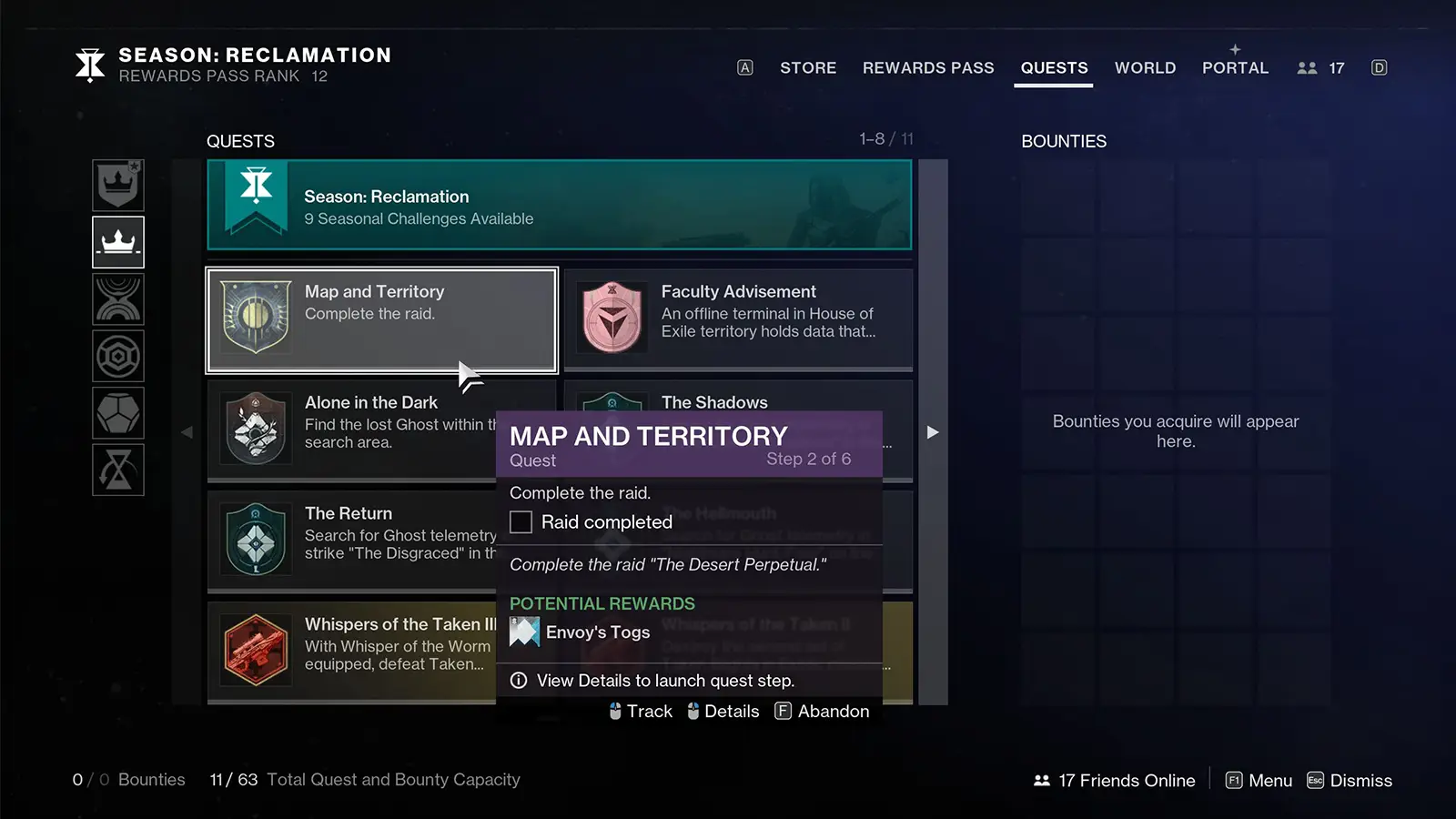
Task: Click the friends icon next to 17
Action: click(x=1308, y=67)
